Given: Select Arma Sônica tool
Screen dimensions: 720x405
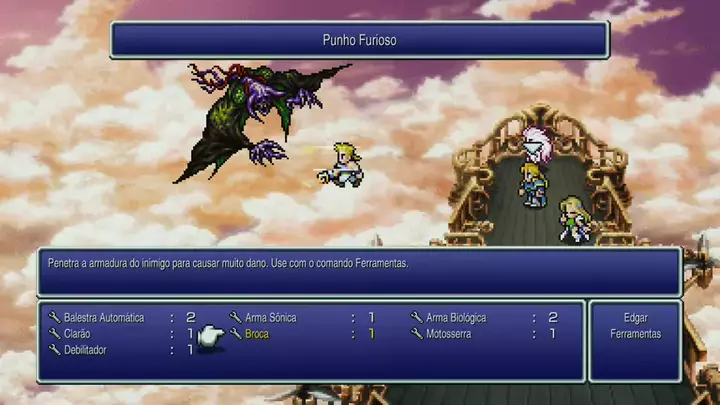Looking at the screenshot, I should [270, 318].
